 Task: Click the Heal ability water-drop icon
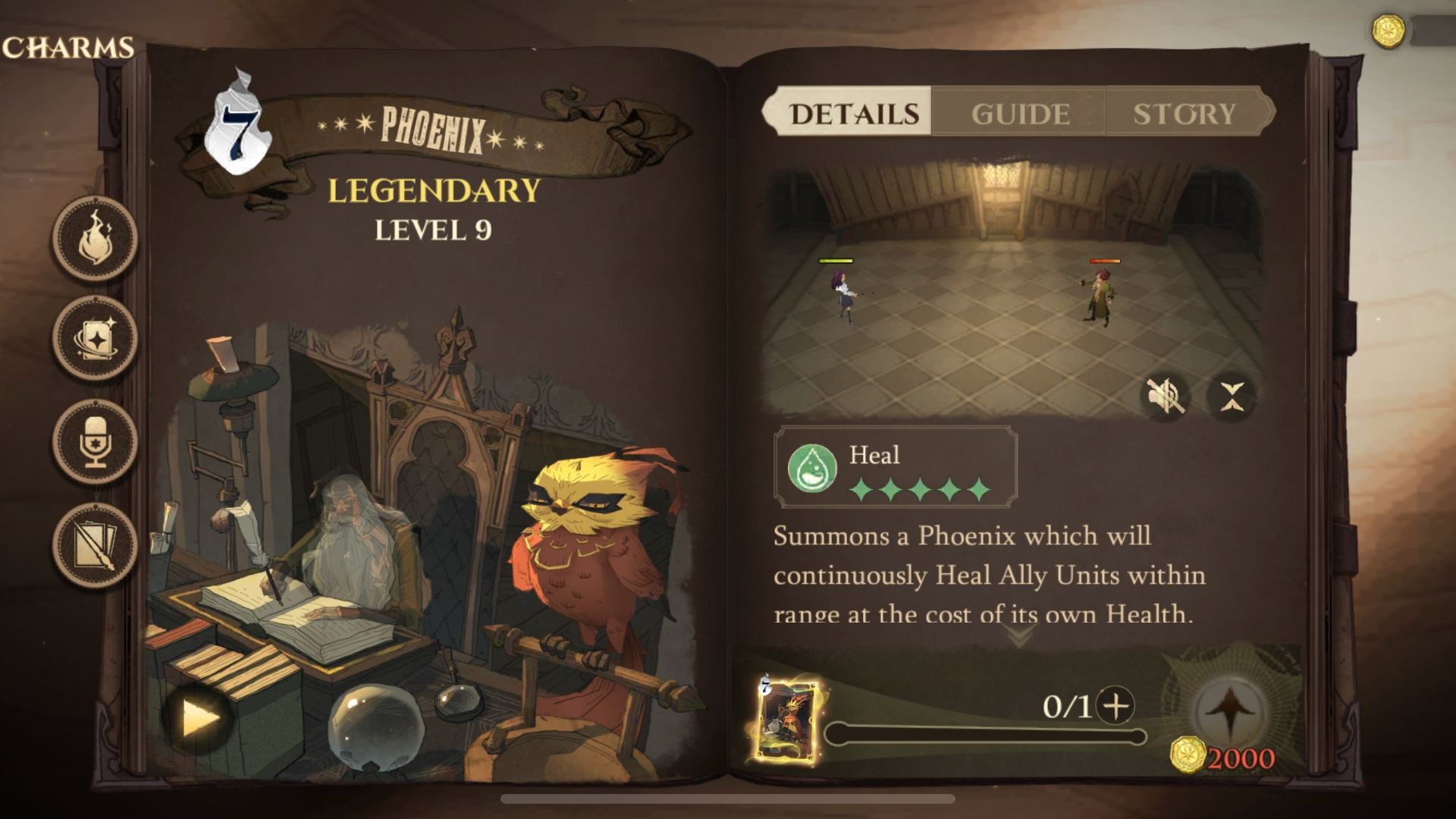tap(812, 468)
